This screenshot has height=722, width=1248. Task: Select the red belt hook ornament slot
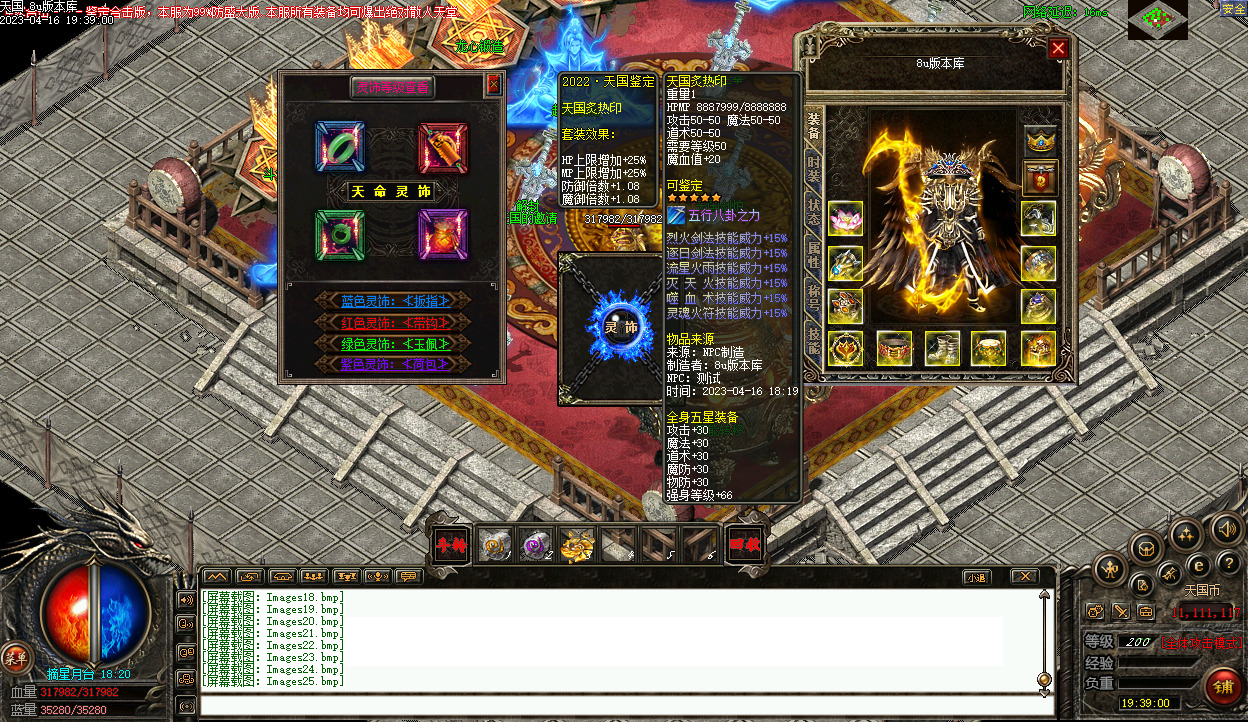(x=443, y=147)
